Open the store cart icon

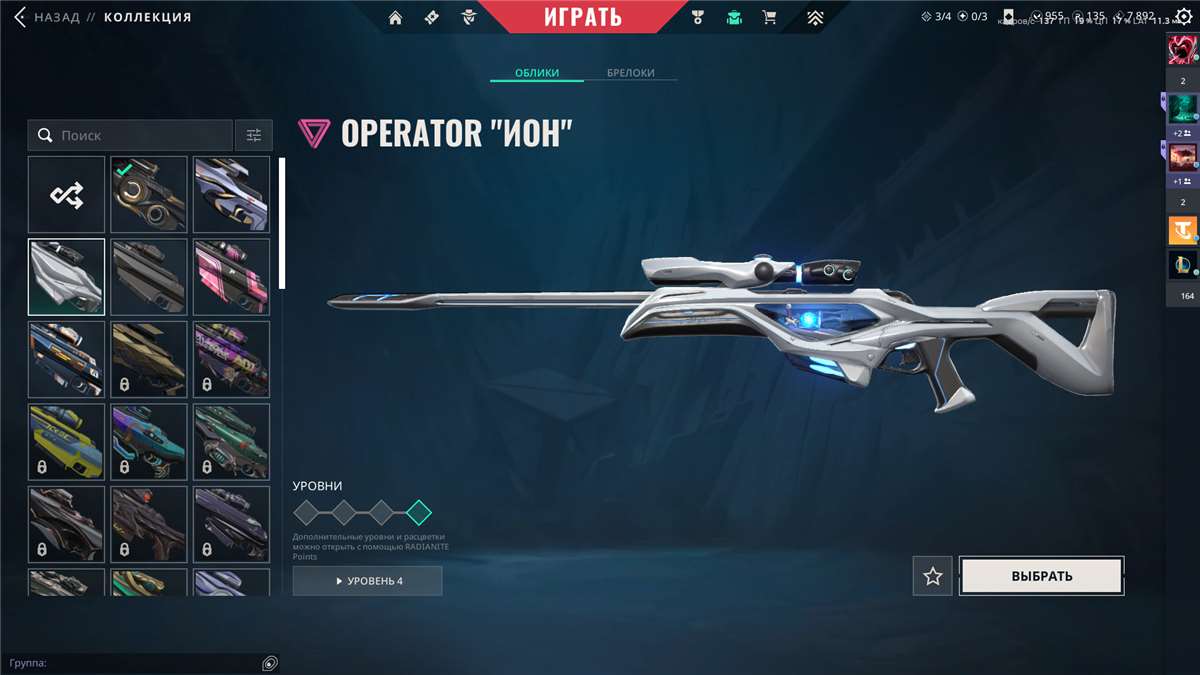point(769,17)
